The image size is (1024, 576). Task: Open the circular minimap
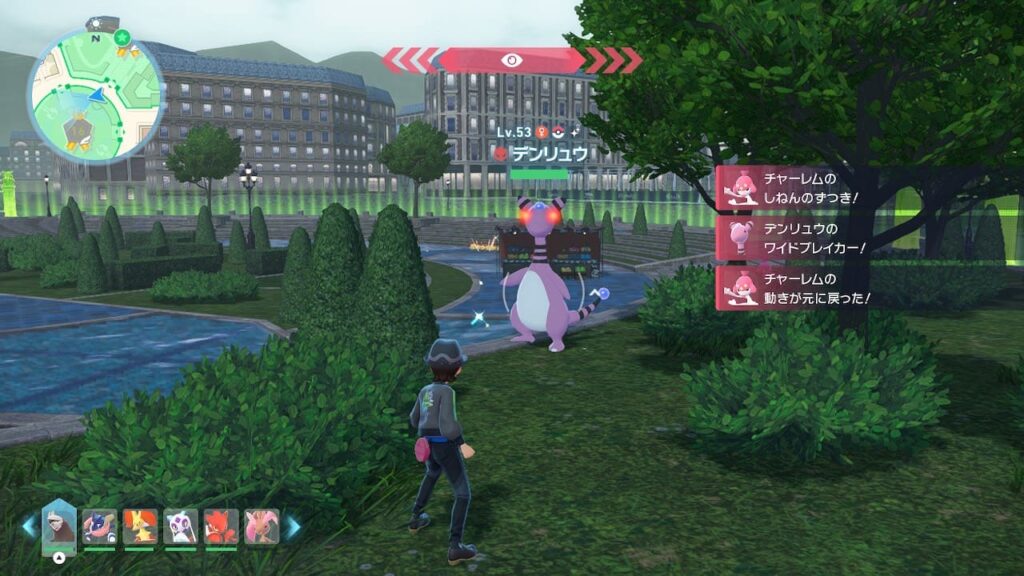(95, 96)
